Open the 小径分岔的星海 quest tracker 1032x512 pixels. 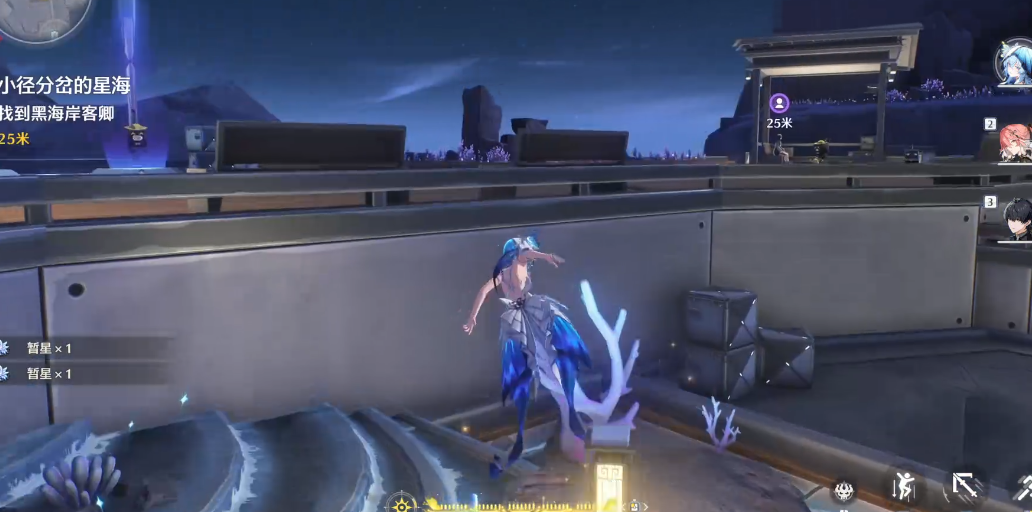tap(65, 86)
